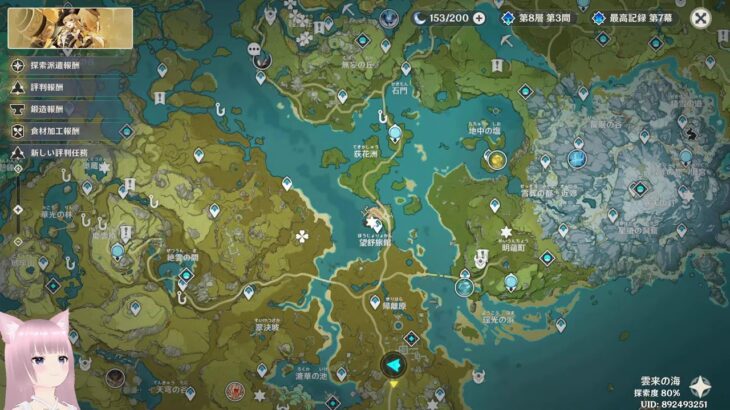Image resolution: width=730 pixels, height=410 pixels.
Task: Choose the 食材加工報酬 ingredient processing entry
Action: 18,131
